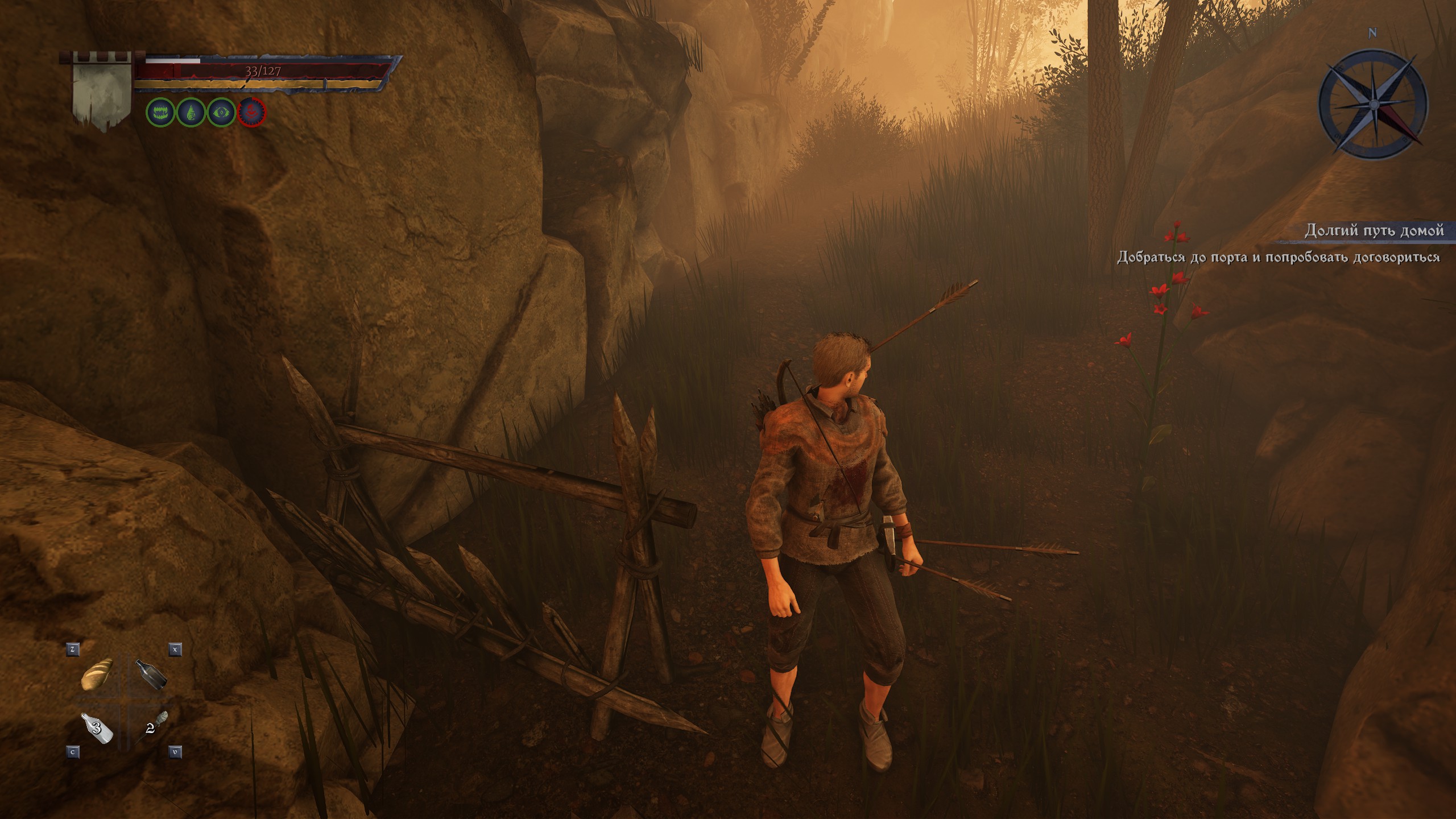Select the bread loaf quick slot
Image resolution: width=1456 pixels, height=819 pixels.
[x=98, y=675]
